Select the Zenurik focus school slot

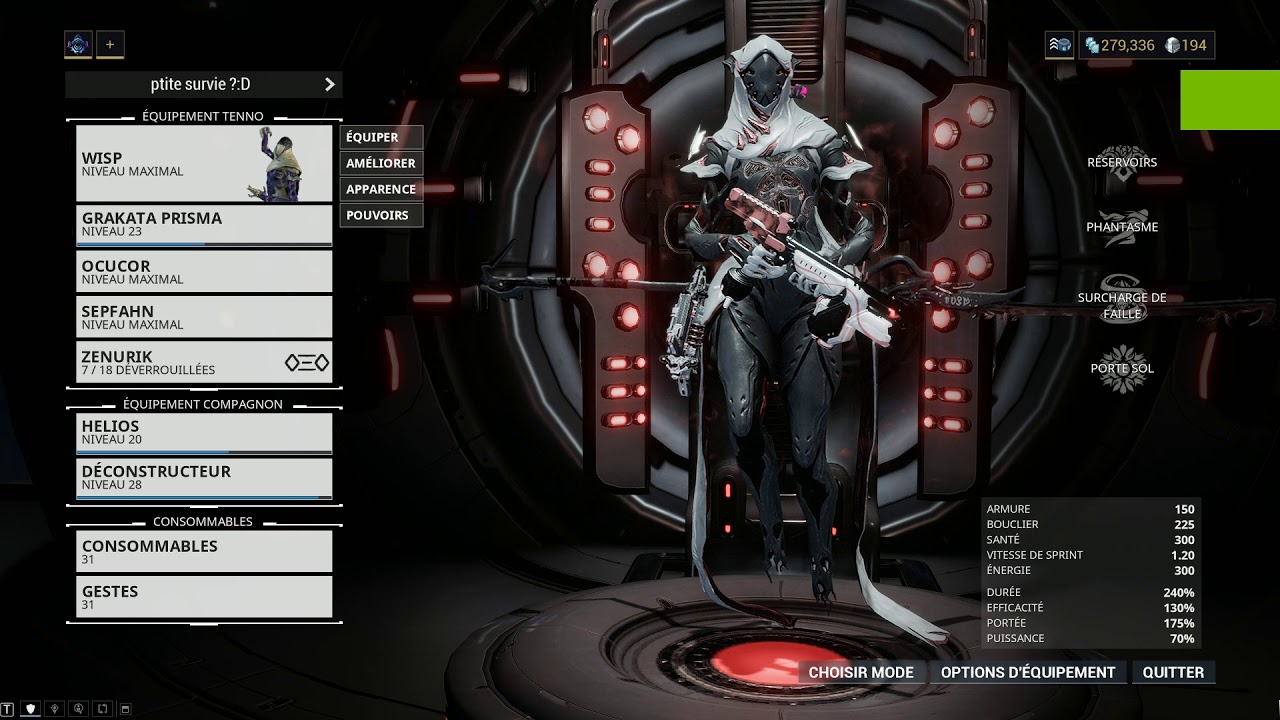tap(204, 362)
